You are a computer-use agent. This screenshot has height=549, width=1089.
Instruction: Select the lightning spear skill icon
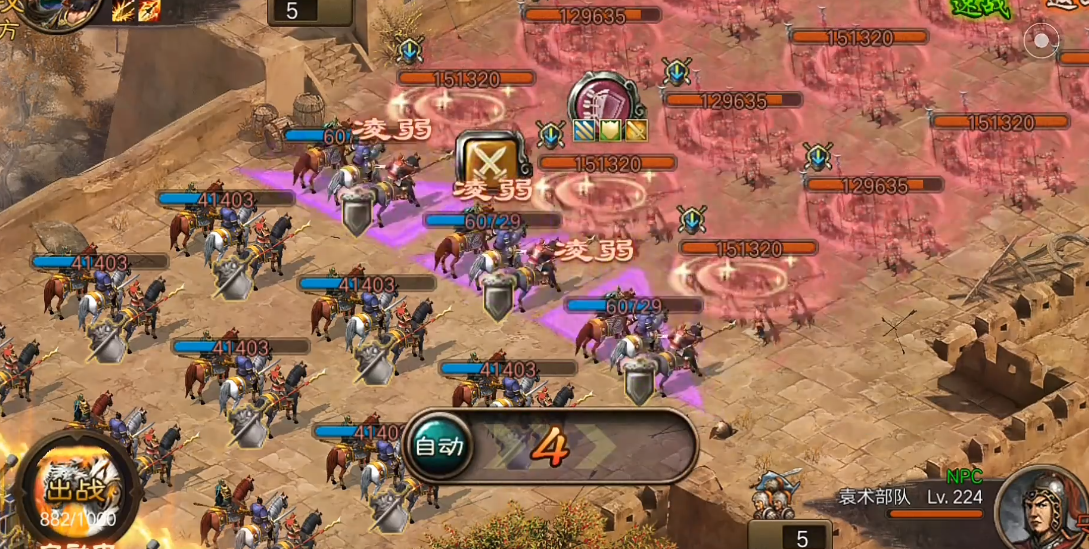[x=124, y=11]
